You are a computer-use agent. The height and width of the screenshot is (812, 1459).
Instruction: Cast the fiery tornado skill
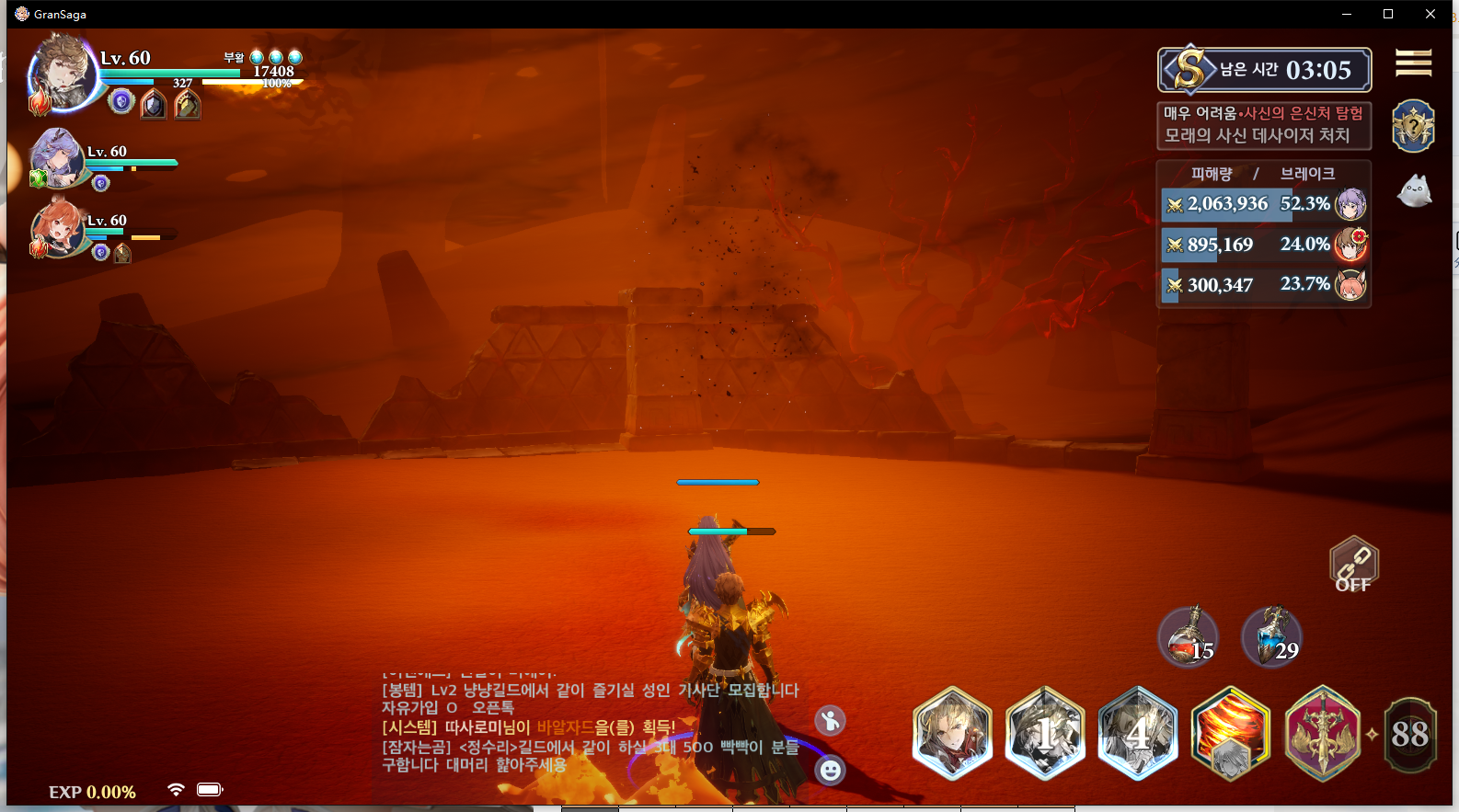pos(1230,734)
